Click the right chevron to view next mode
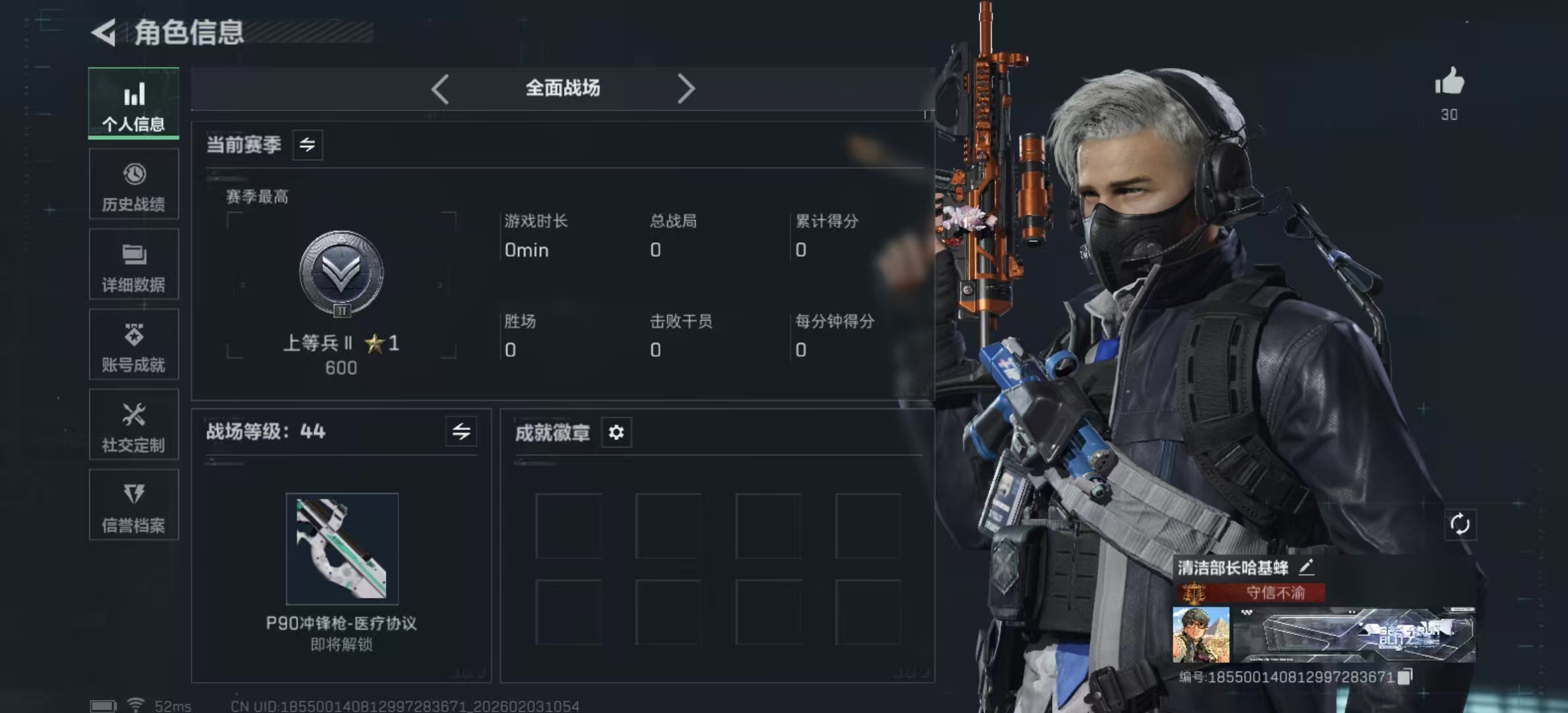The height and width of the screenshot is (713, 1568). tap(686, 88)
